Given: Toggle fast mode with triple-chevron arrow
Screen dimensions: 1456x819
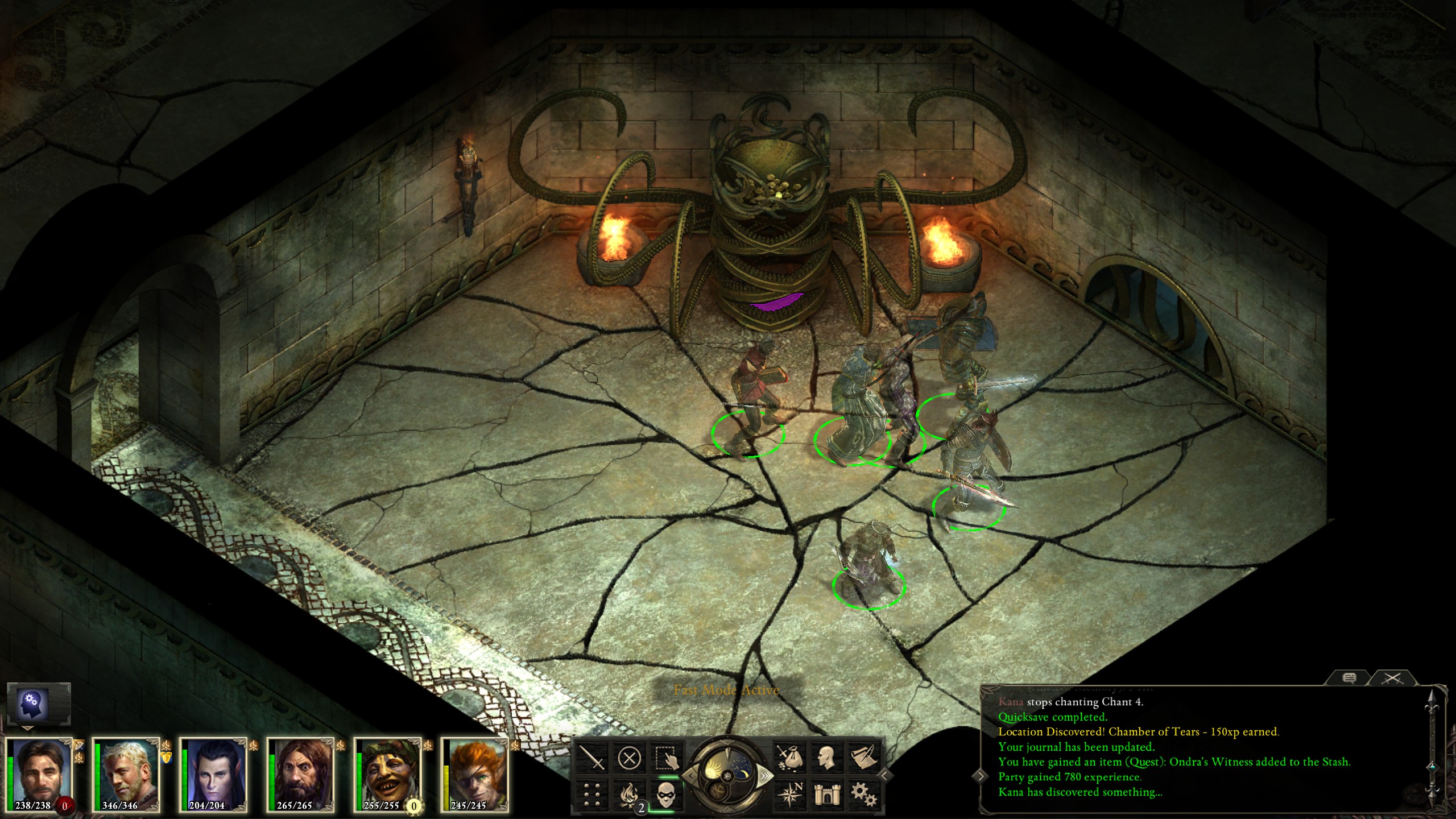Looking at the screenshot, I should tap(766, 776).
